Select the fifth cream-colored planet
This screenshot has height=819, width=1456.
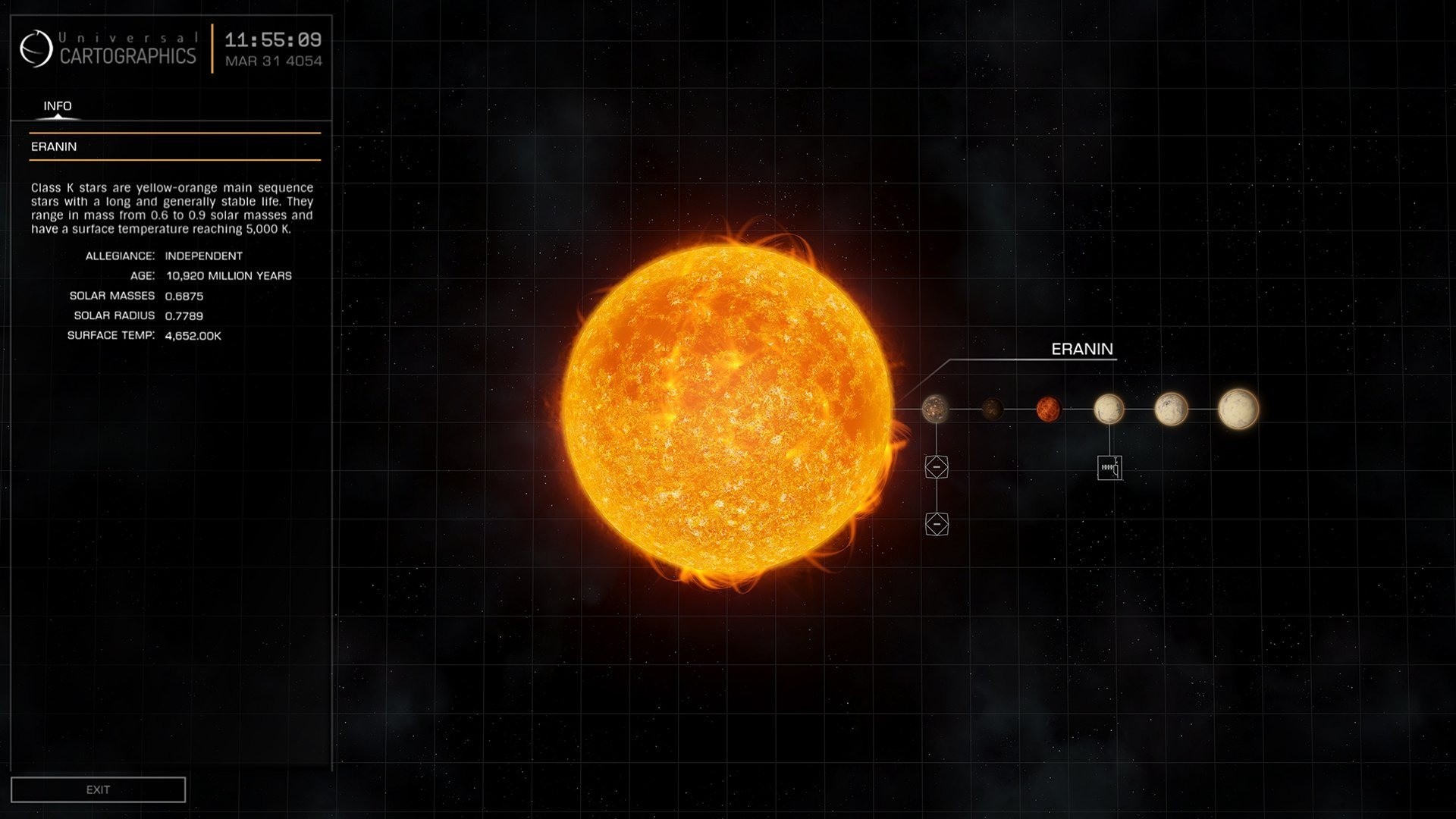(x=1171, y=409)
